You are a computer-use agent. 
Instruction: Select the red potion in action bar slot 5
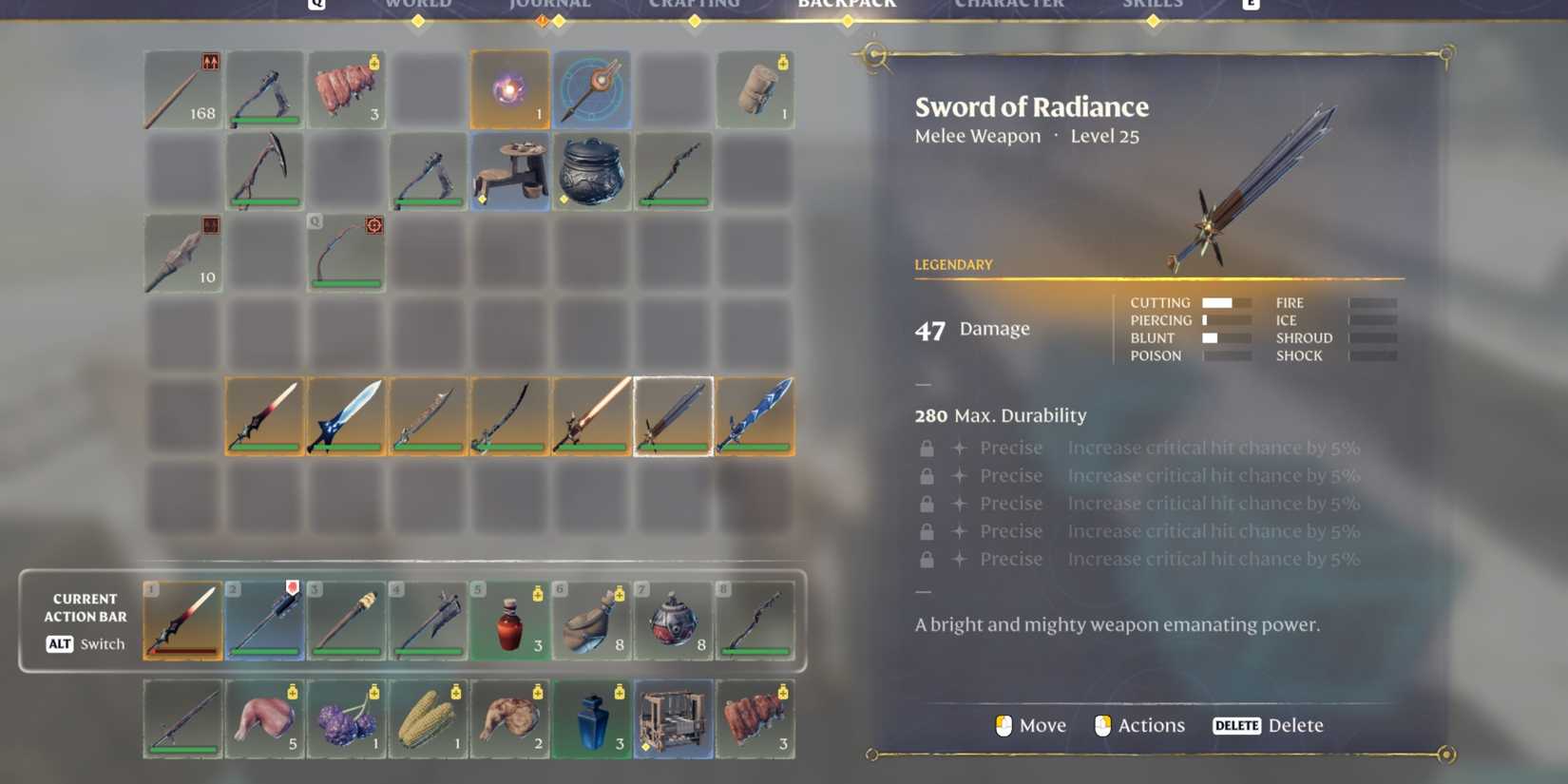(x=509, y=621)
